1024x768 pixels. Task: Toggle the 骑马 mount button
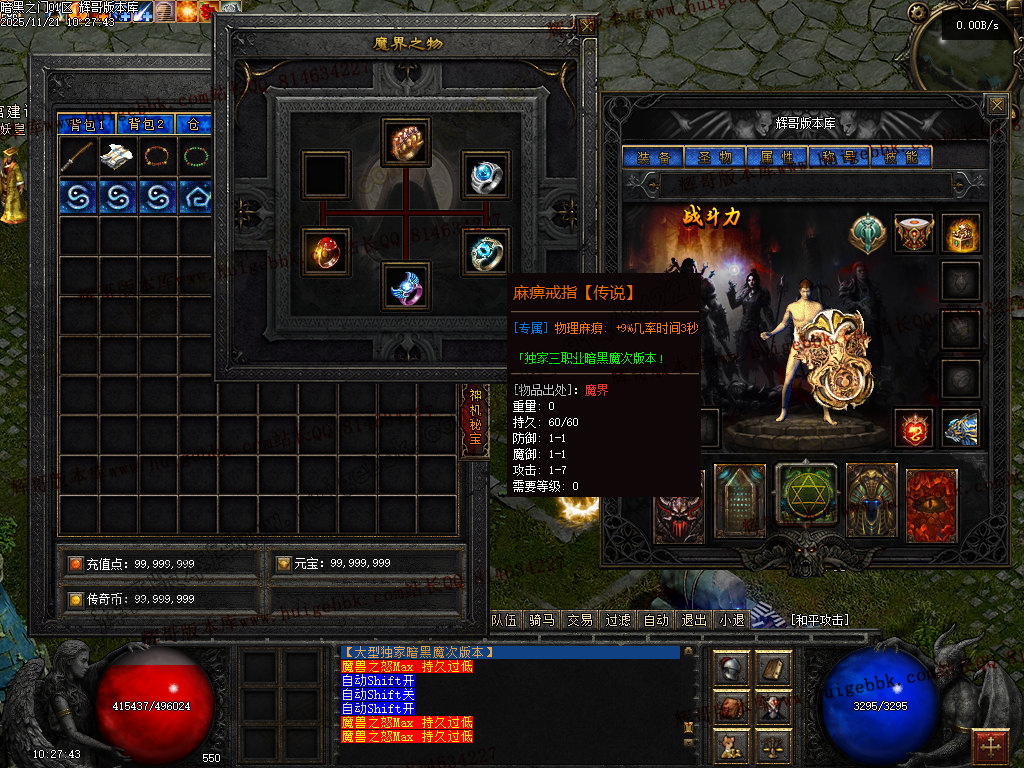(542, 620)
